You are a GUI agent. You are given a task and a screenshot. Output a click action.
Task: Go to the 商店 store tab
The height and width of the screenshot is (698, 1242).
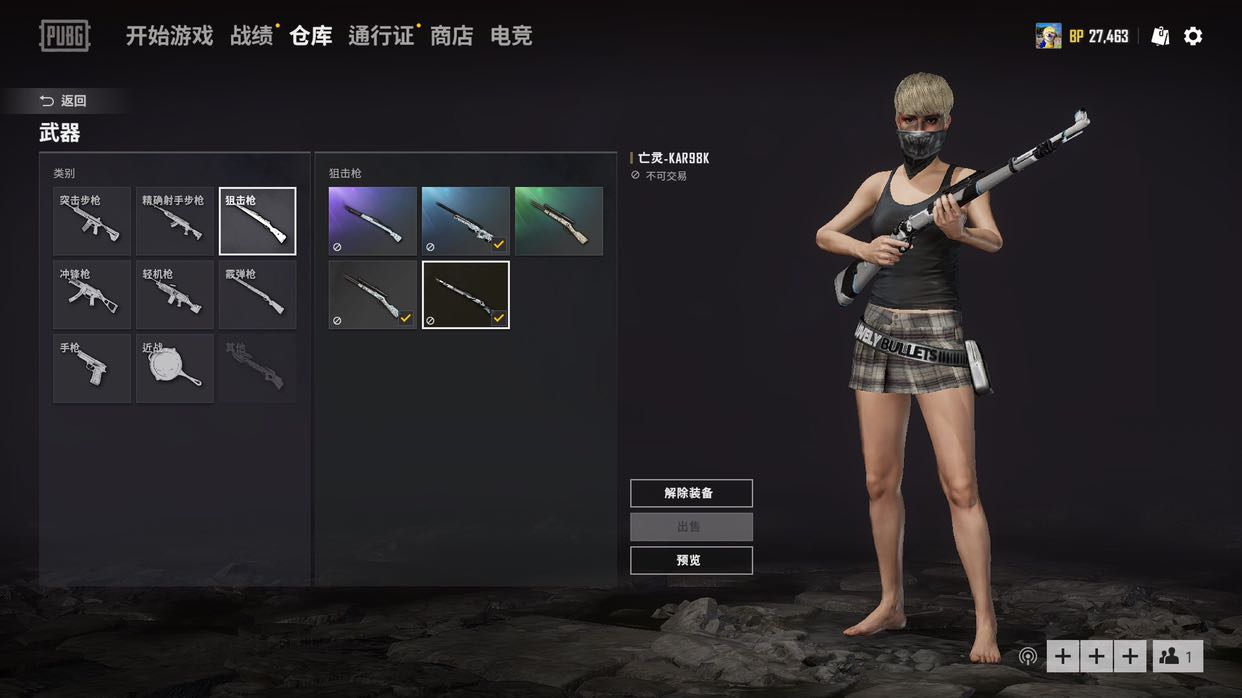tap(451, 36)
